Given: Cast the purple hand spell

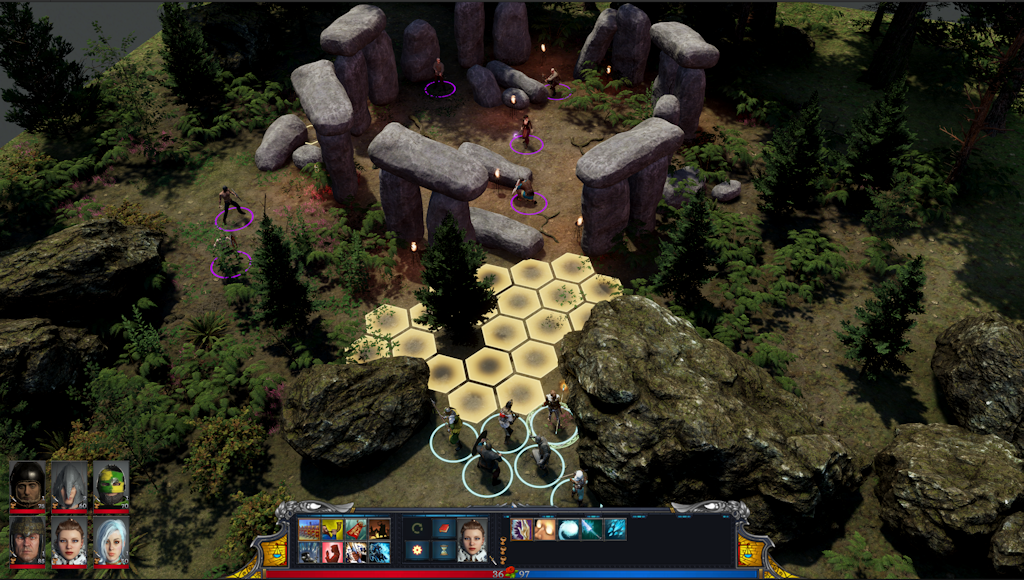Looking at the screenshot, I should (521, 529).
